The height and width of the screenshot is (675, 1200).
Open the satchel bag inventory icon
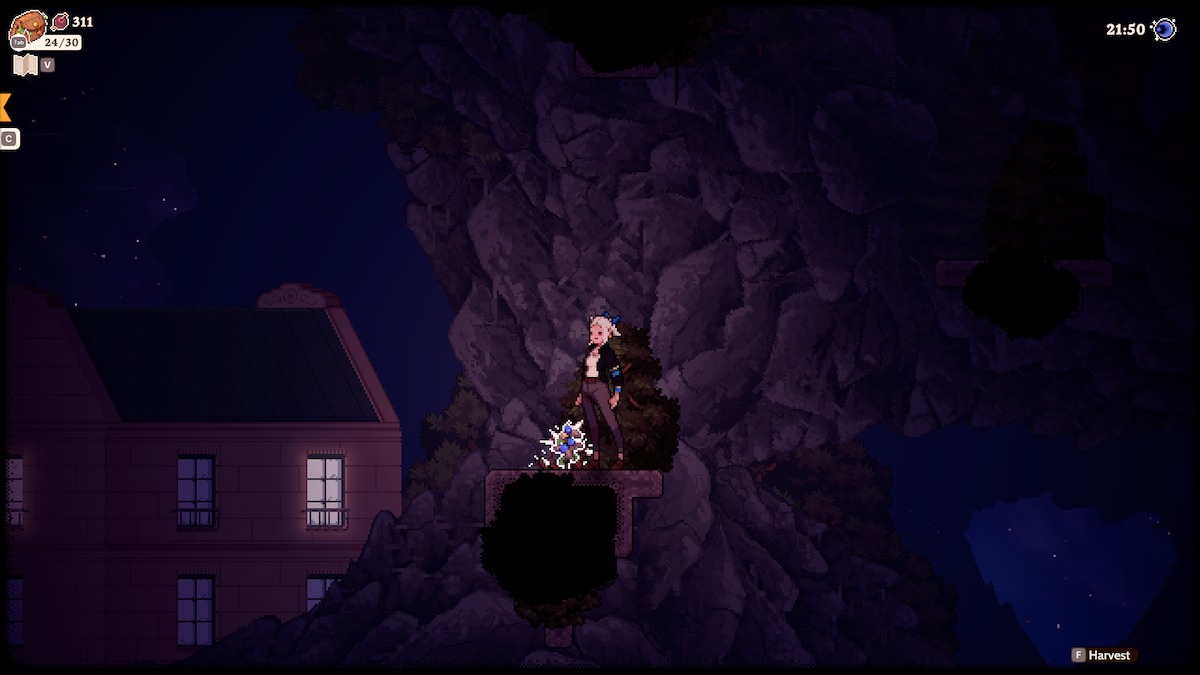[28, 26]
